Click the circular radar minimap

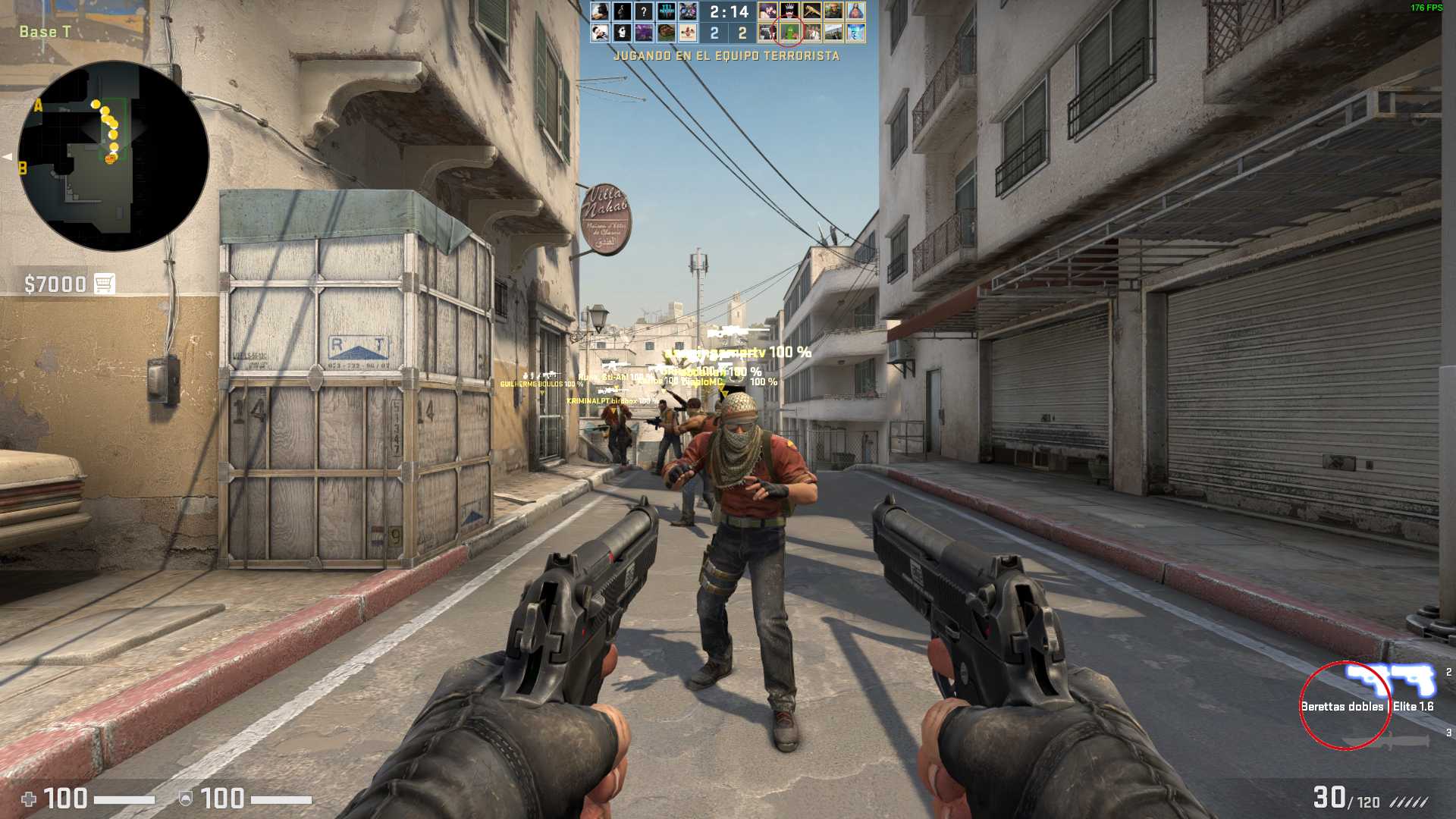point(114,156)
